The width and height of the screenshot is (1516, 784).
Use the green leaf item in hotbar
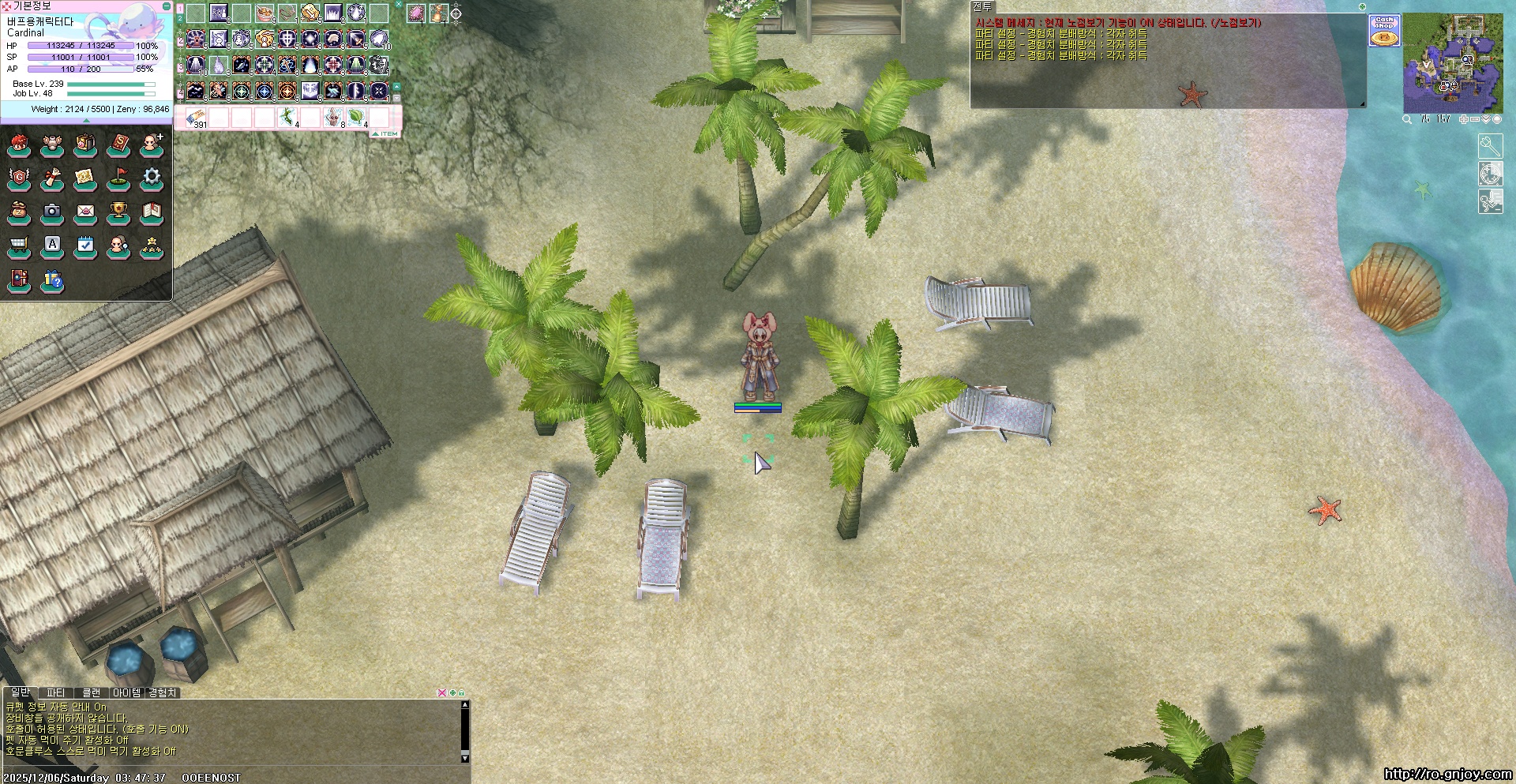pos(356,118)
